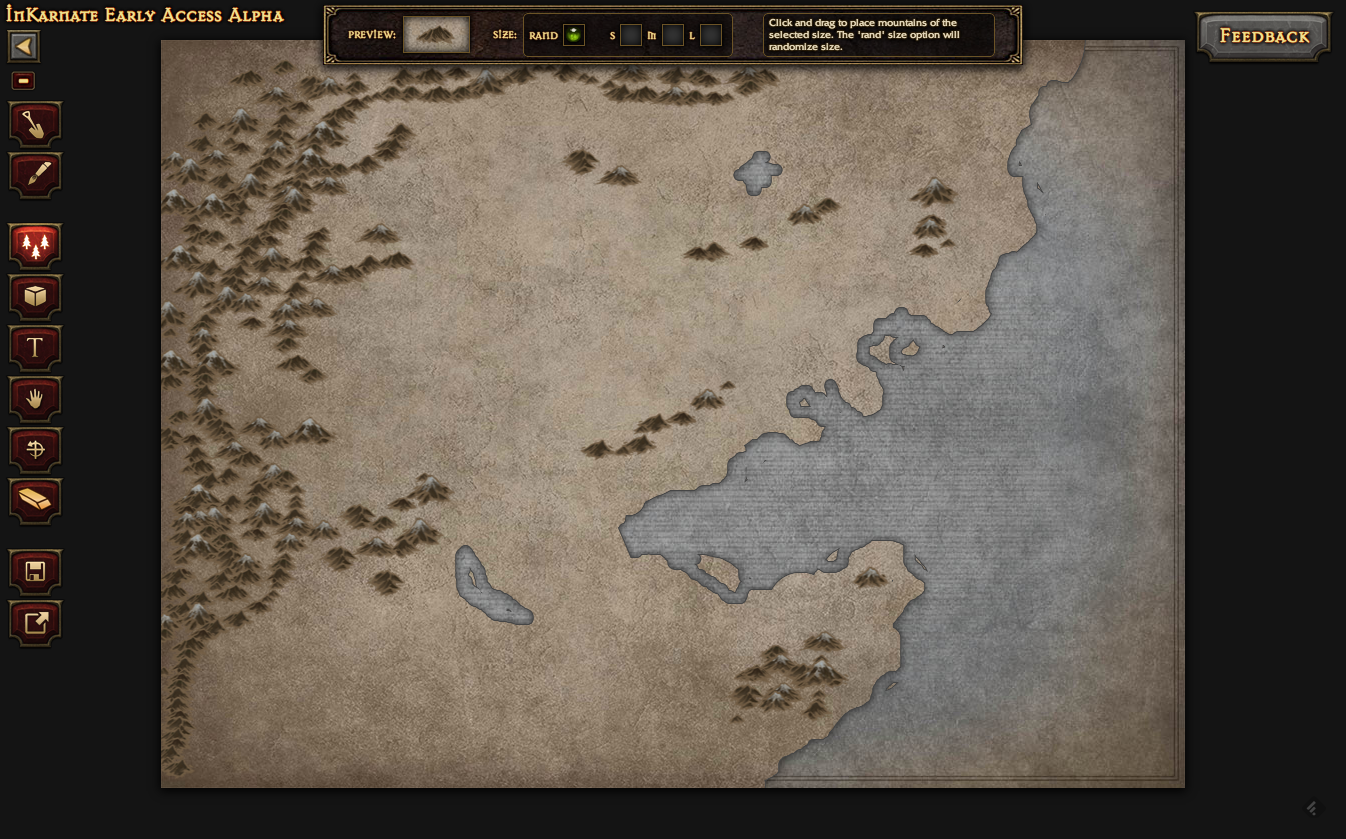1346x839 pixels.
Task: Set mountain size to medium (M)
Action: tap(673, 35)
